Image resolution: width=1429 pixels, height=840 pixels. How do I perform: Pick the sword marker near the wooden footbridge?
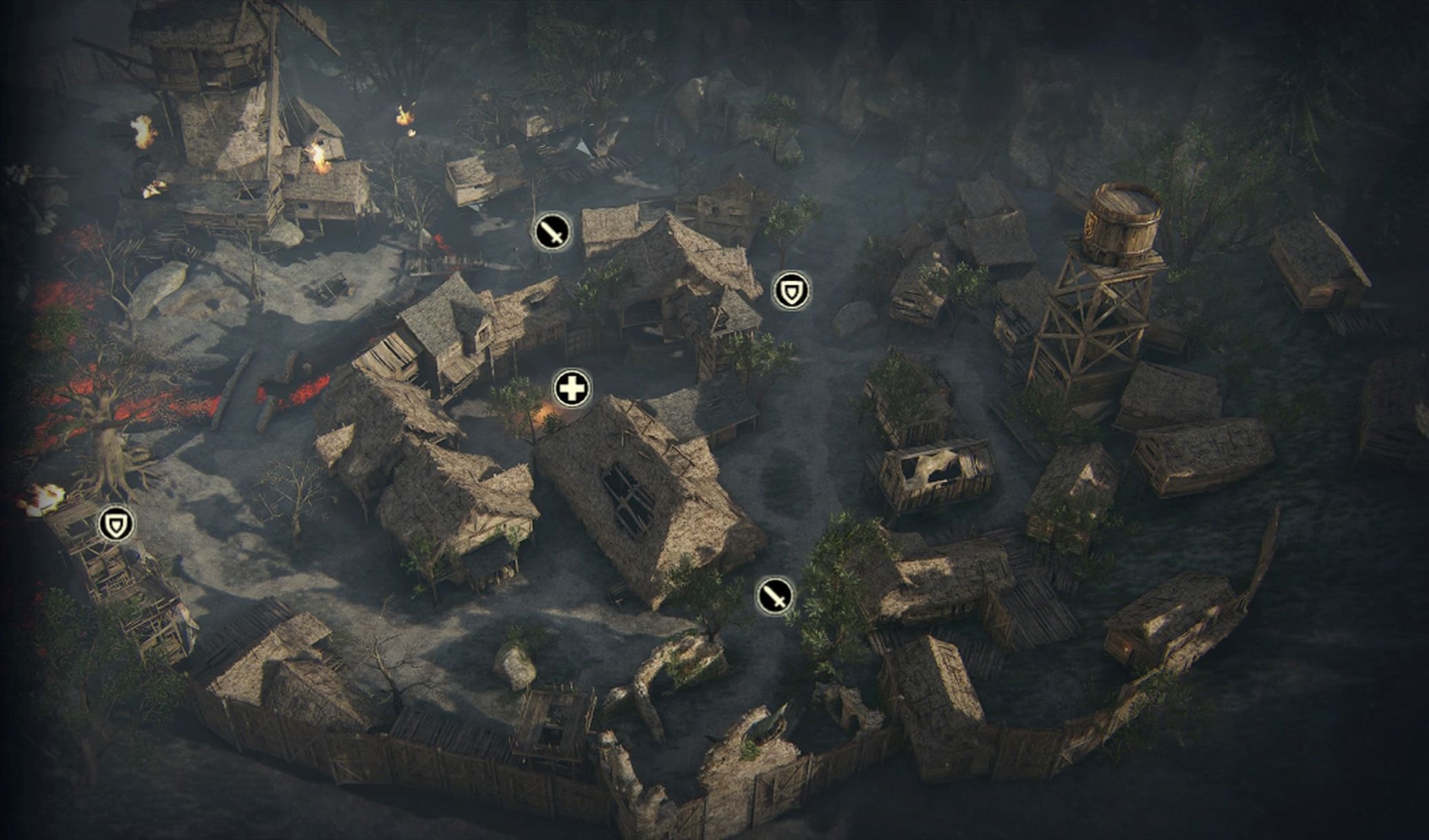[x=552, y=231]
